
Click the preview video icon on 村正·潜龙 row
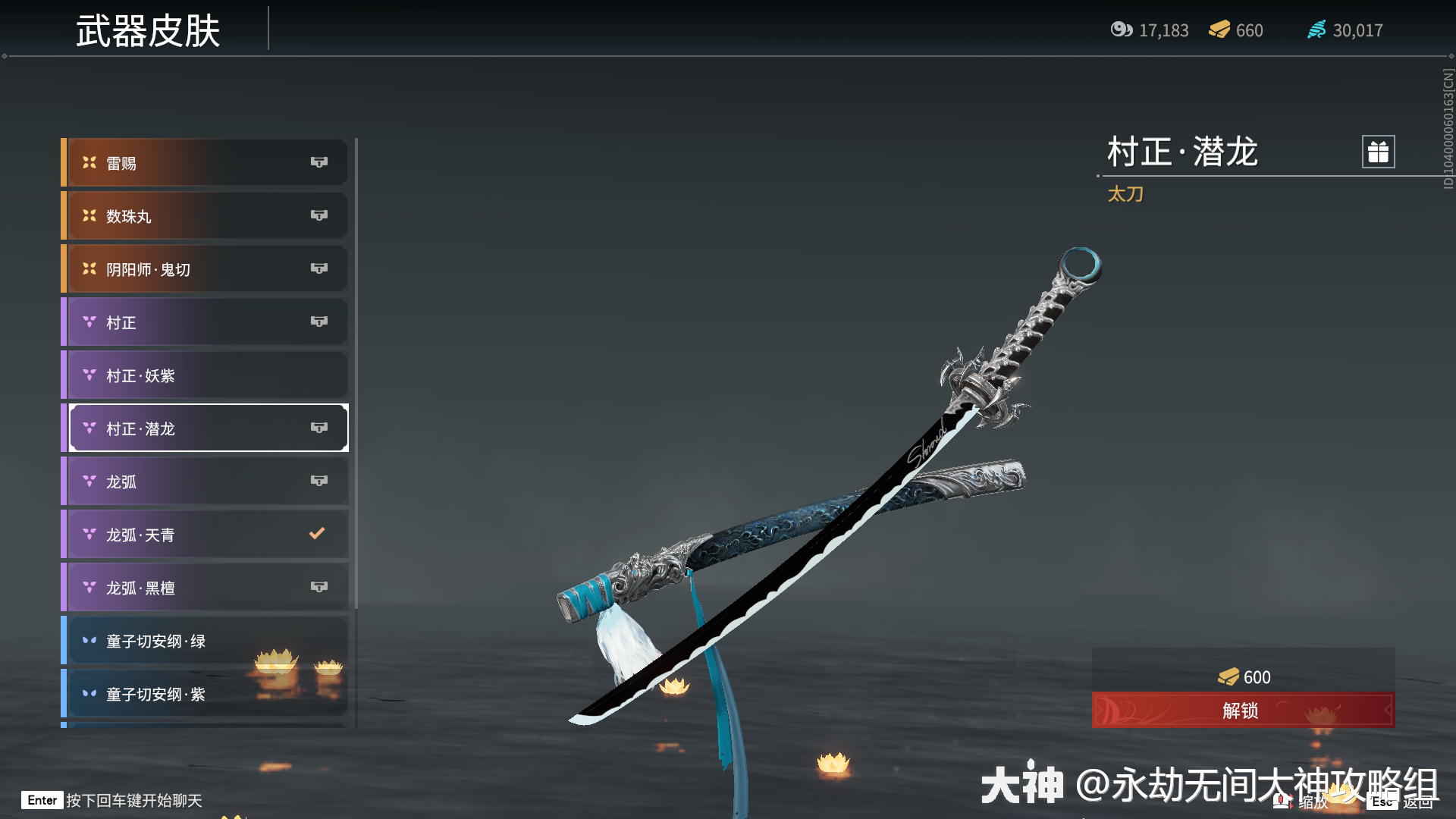(319, 428)
